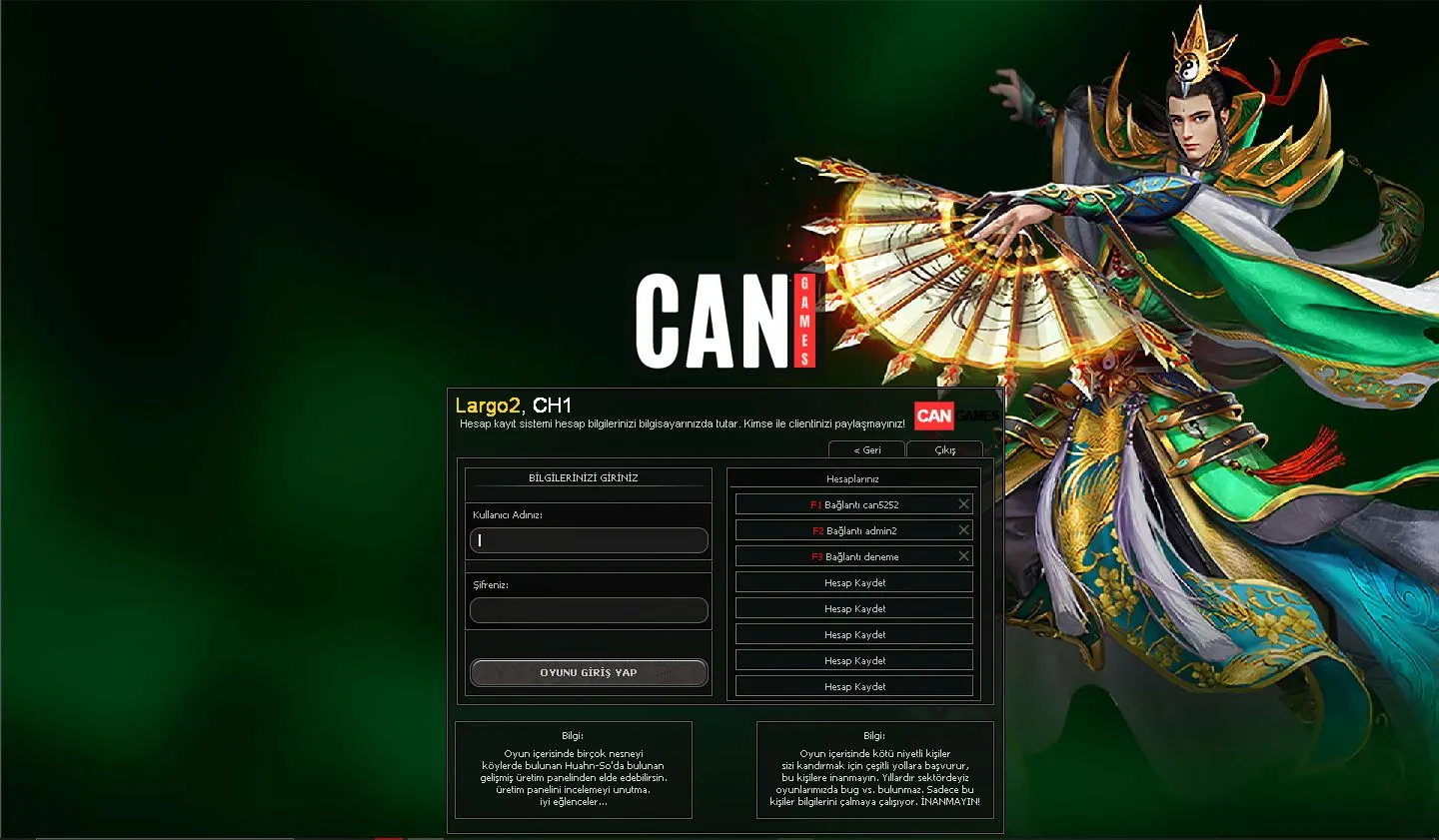The image size is (1439, 840).
Task: Click the Kullanıcı Adınız username field
Action: [x=589, y=540]
